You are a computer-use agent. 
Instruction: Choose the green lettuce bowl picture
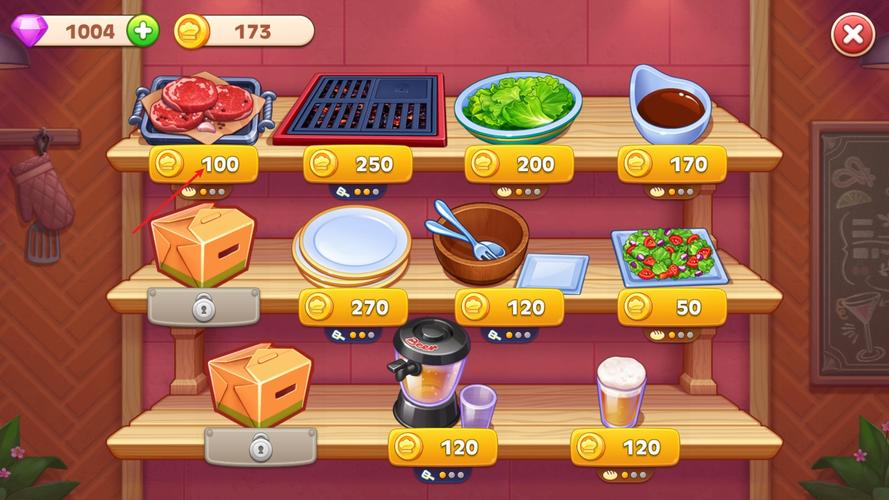[x=519, y=105]
